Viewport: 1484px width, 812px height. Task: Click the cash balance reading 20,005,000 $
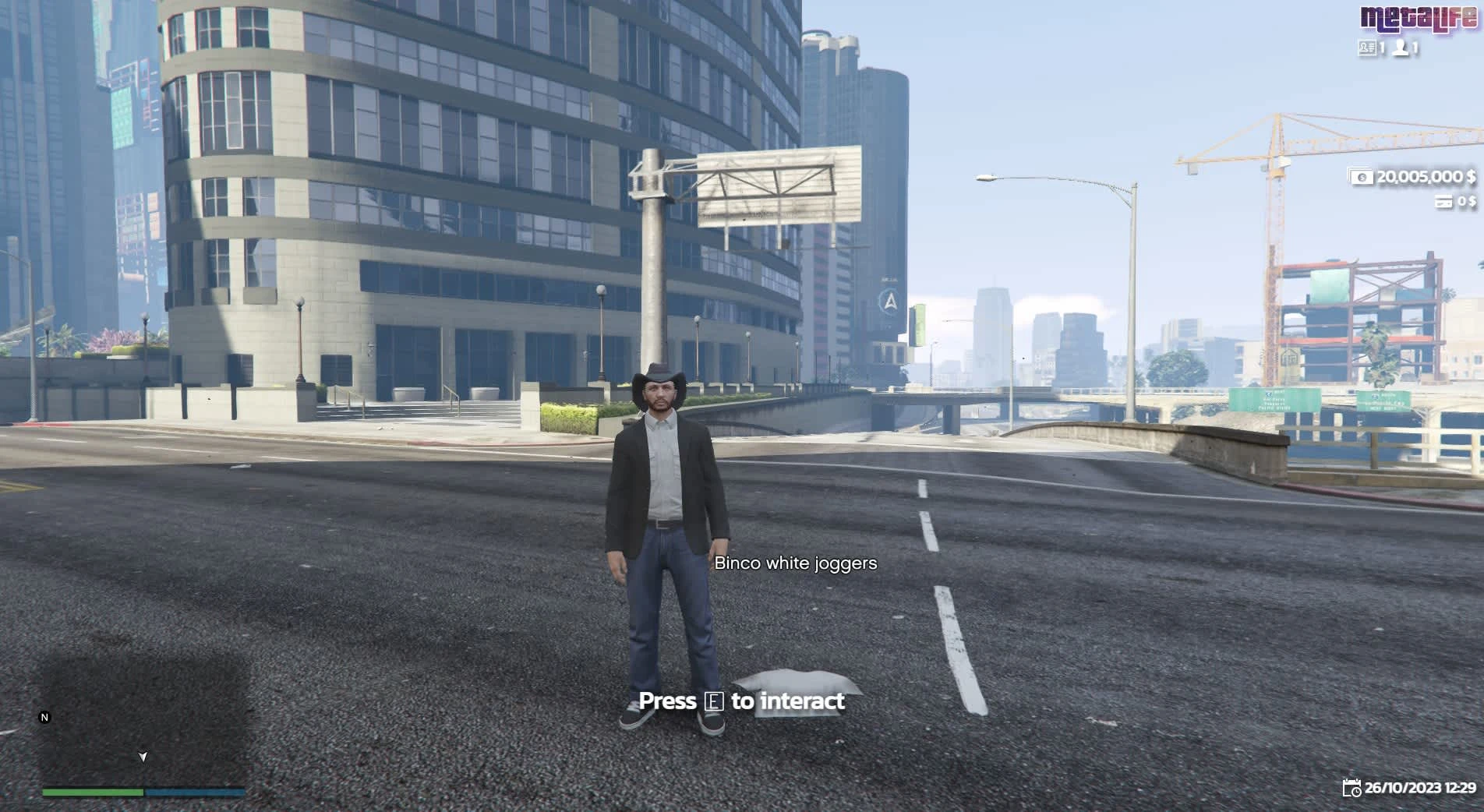coord(1426,177)
